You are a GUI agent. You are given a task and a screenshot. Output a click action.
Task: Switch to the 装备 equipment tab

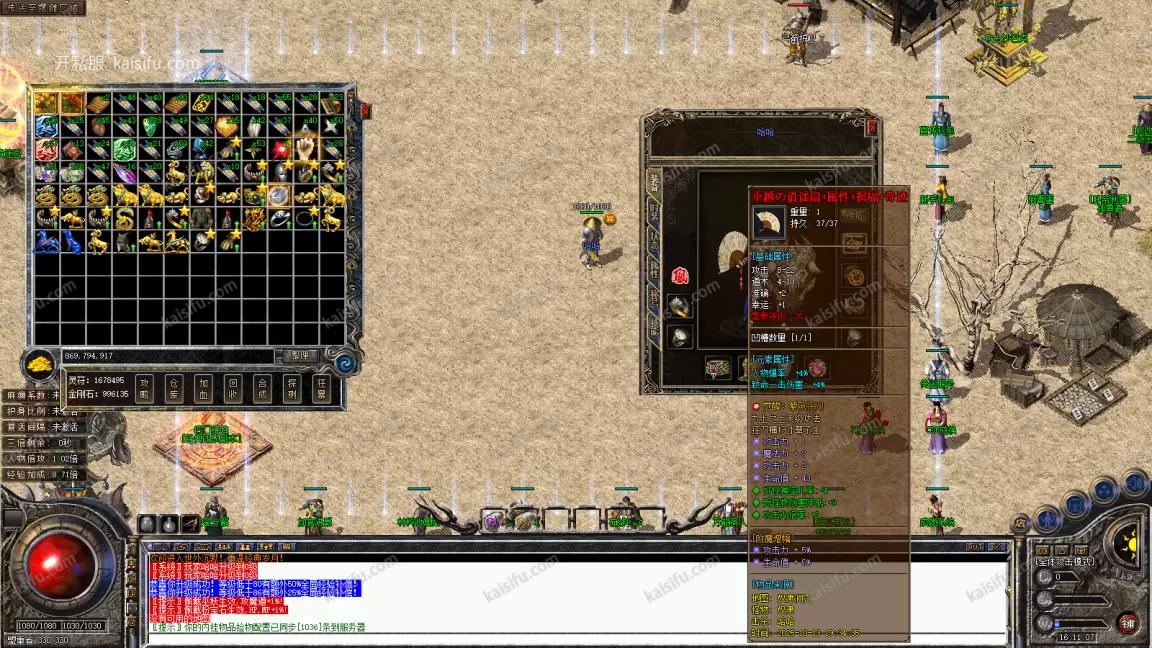pyautogui.click(x=653, y=182)
